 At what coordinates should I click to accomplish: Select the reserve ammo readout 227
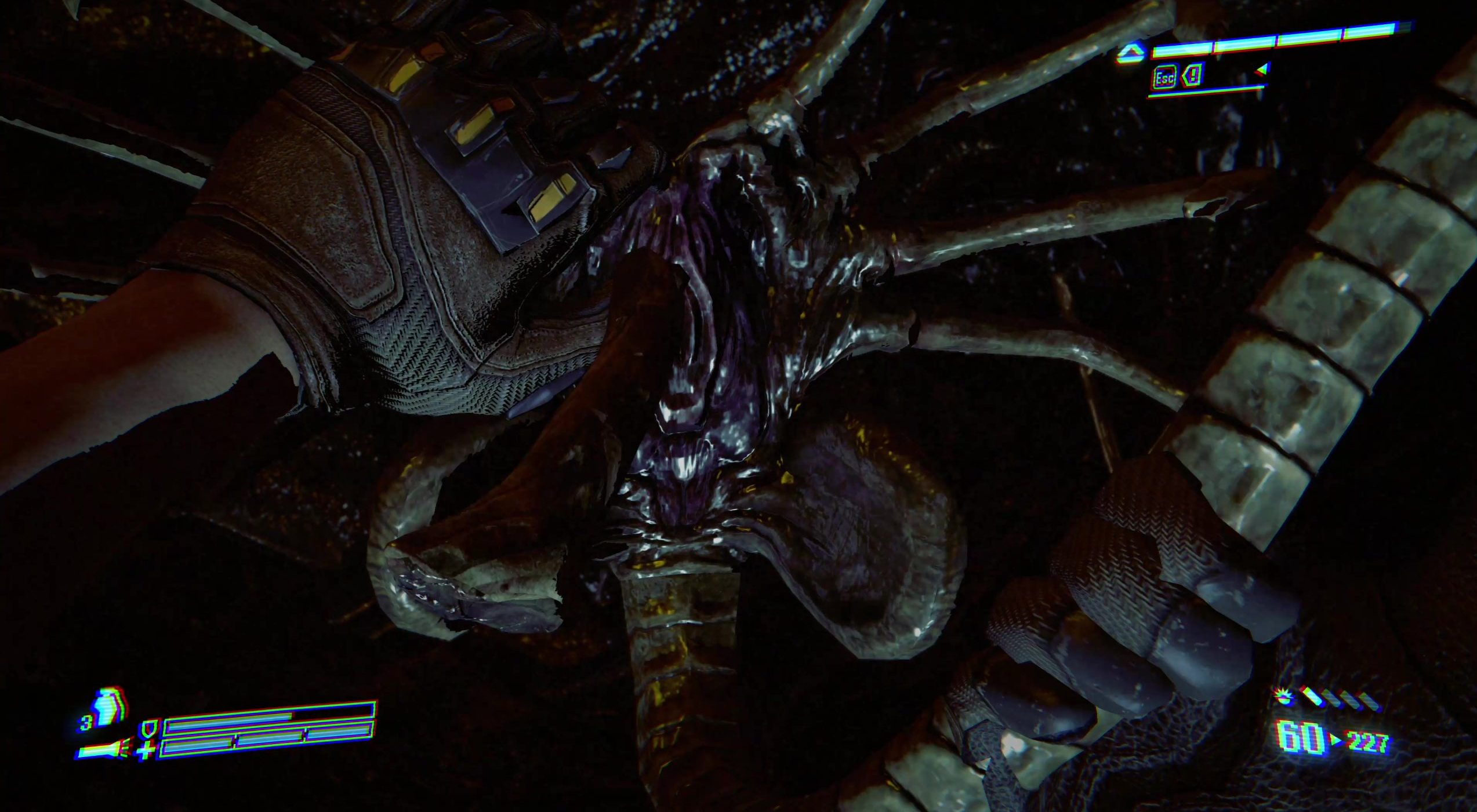1367,743
